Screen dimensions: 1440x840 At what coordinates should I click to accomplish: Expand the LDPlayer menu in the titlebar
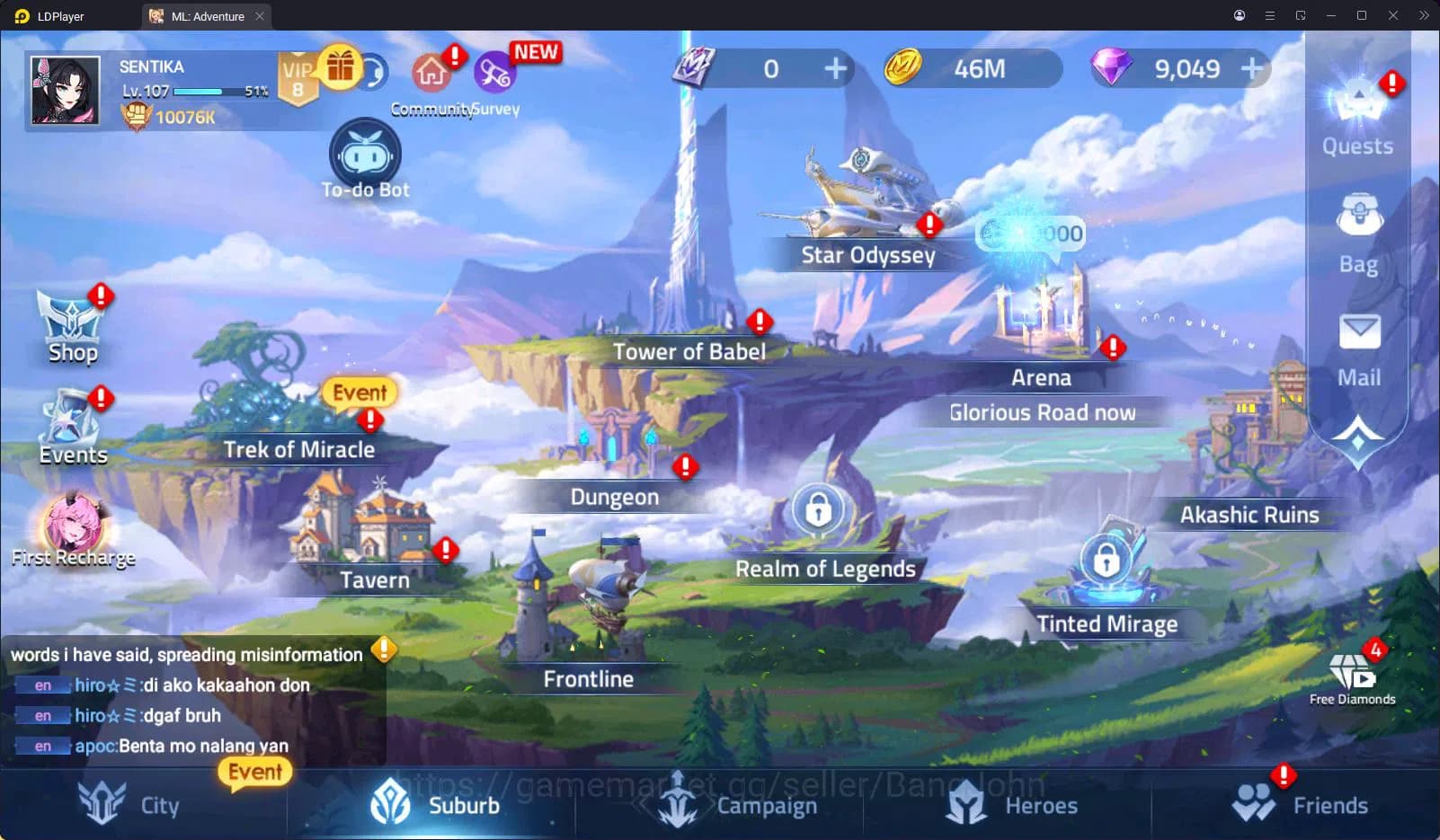pos(1269,15)
